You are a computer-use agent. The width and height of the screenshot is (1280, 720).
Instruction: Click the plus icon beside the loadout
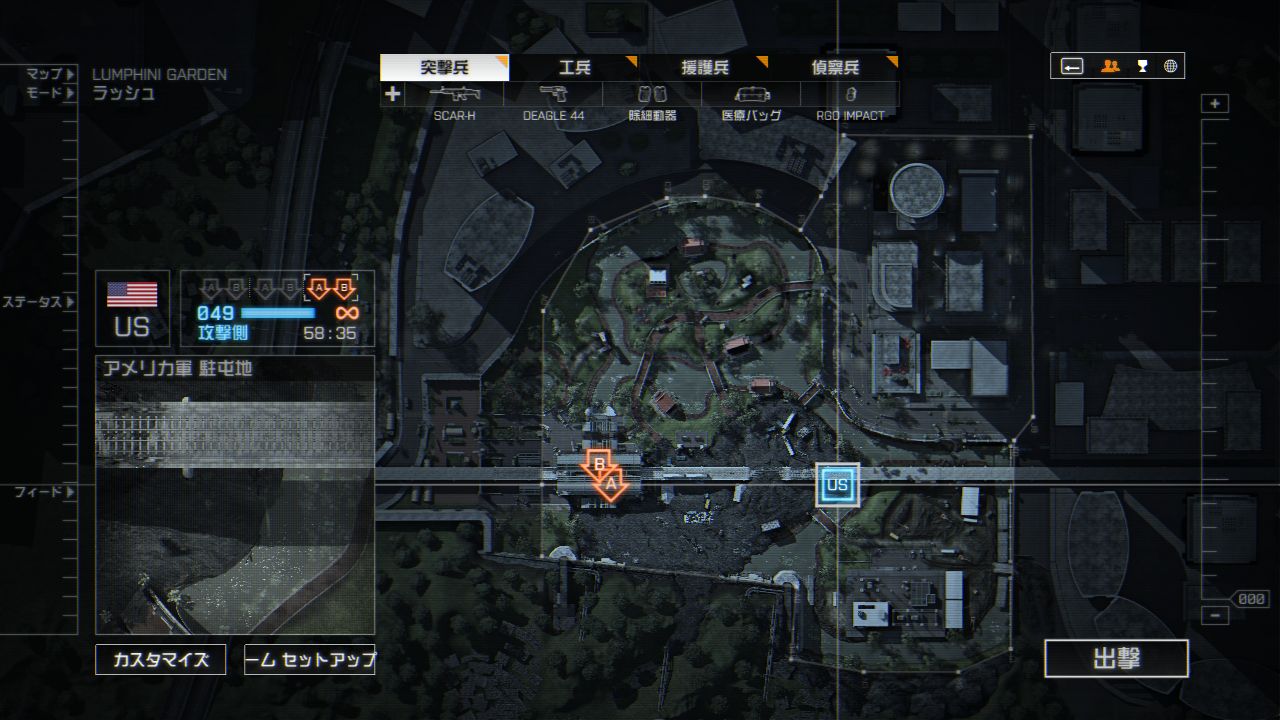393,94
